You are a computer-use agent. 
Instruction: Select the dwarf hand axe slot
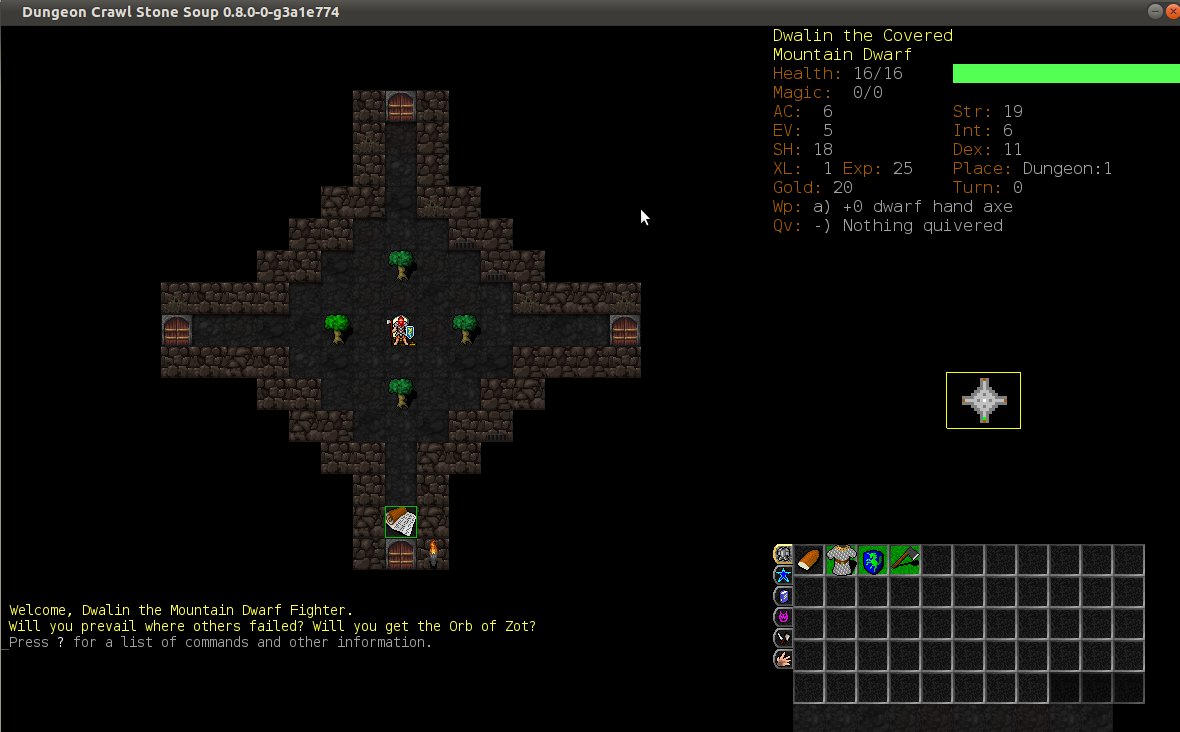[905, 560]
